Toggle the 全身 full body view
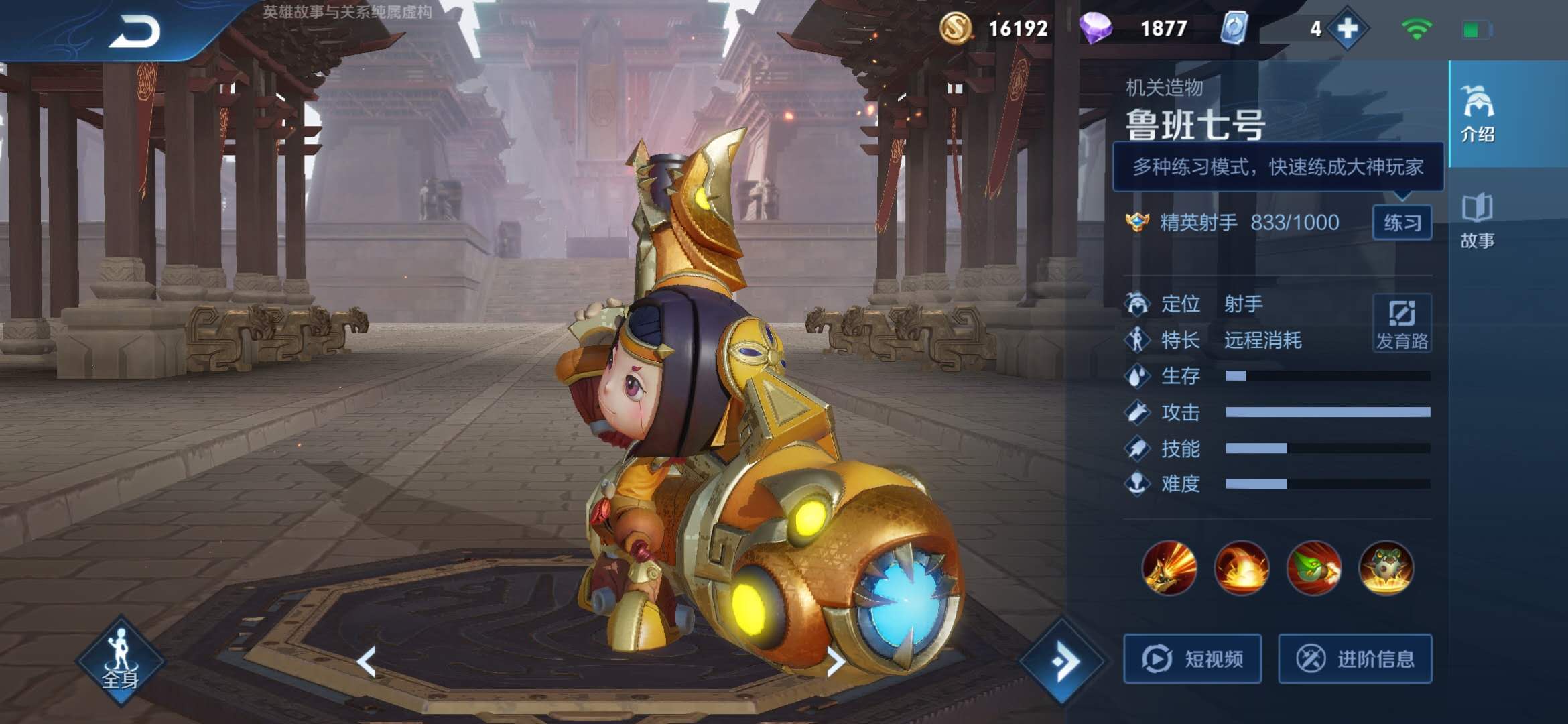 point(121,660)
